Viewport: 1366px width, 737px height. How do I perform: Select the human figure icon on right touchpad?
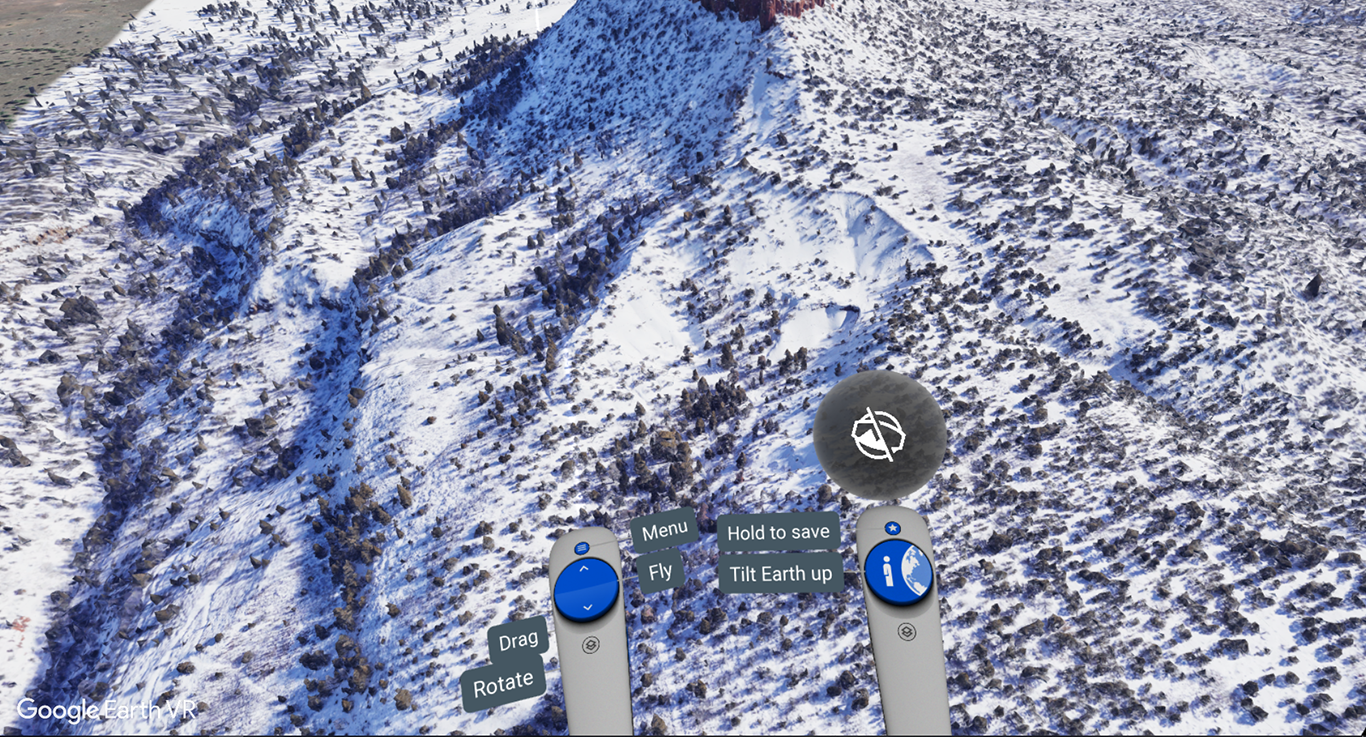[x=888, y=572]
